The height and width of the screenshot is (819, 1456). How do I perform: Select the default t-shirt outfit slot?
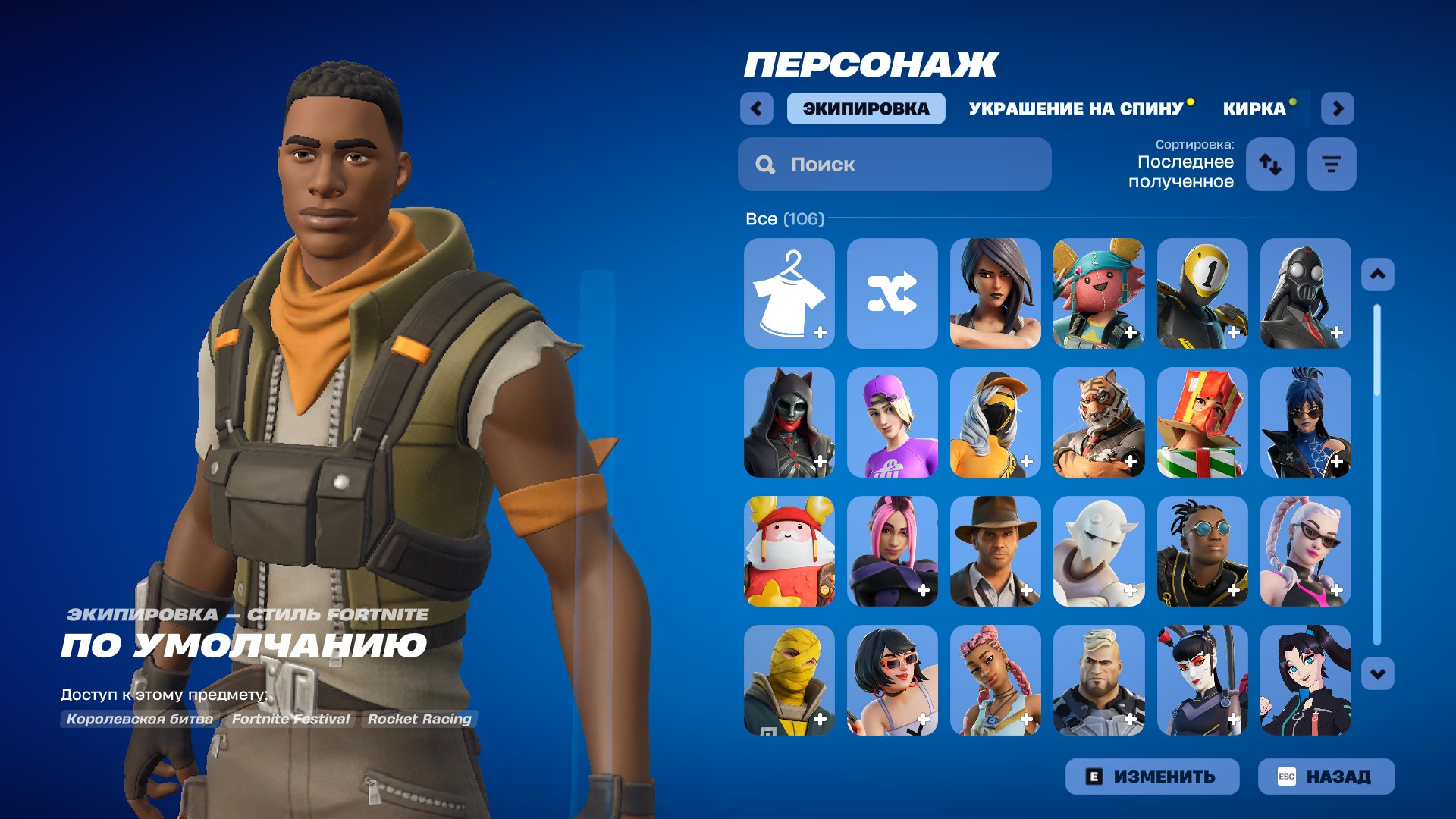pyautogui.click(x=789, y=293)
